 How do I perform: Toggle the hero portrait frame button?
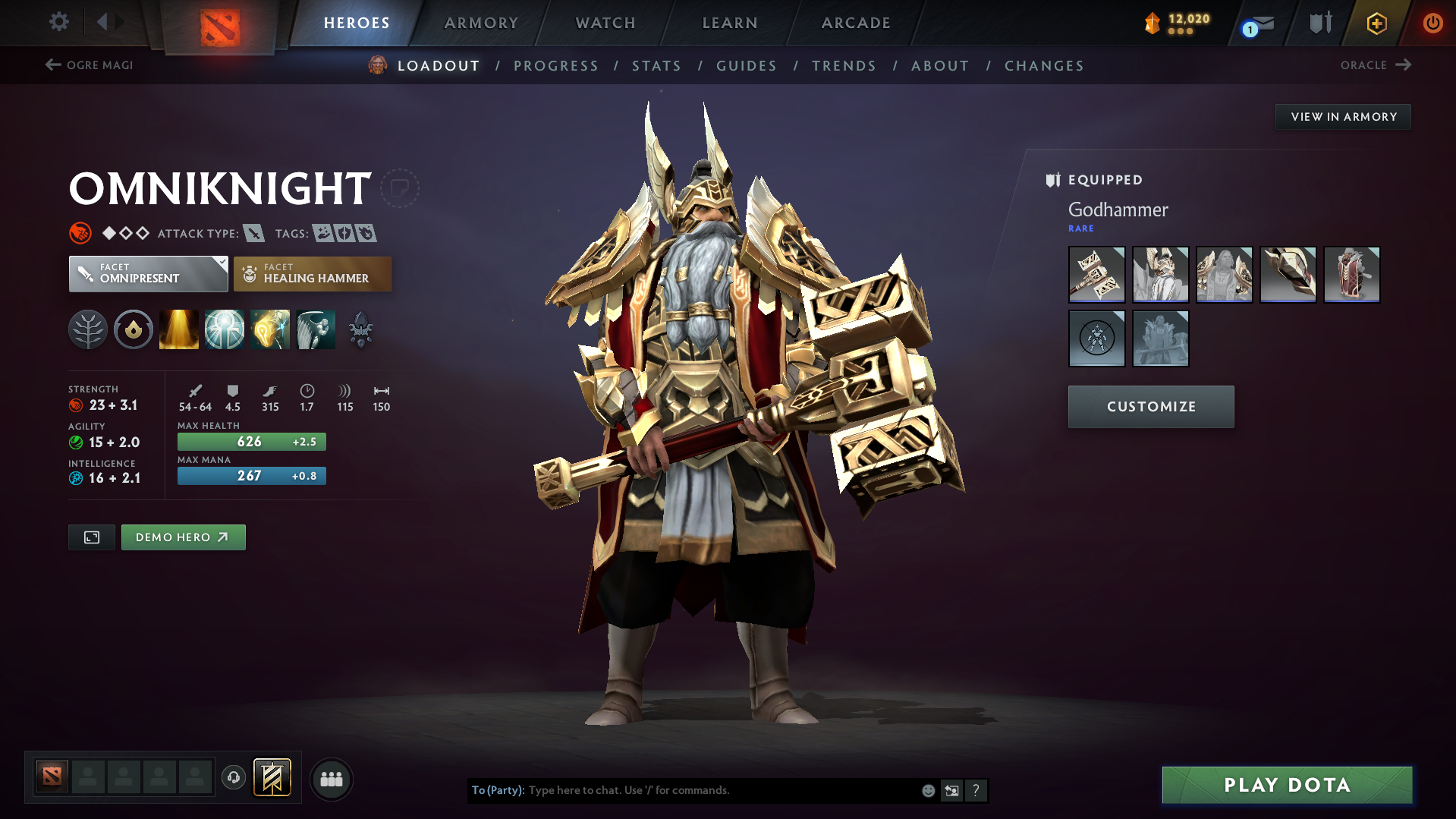point(91,537)
